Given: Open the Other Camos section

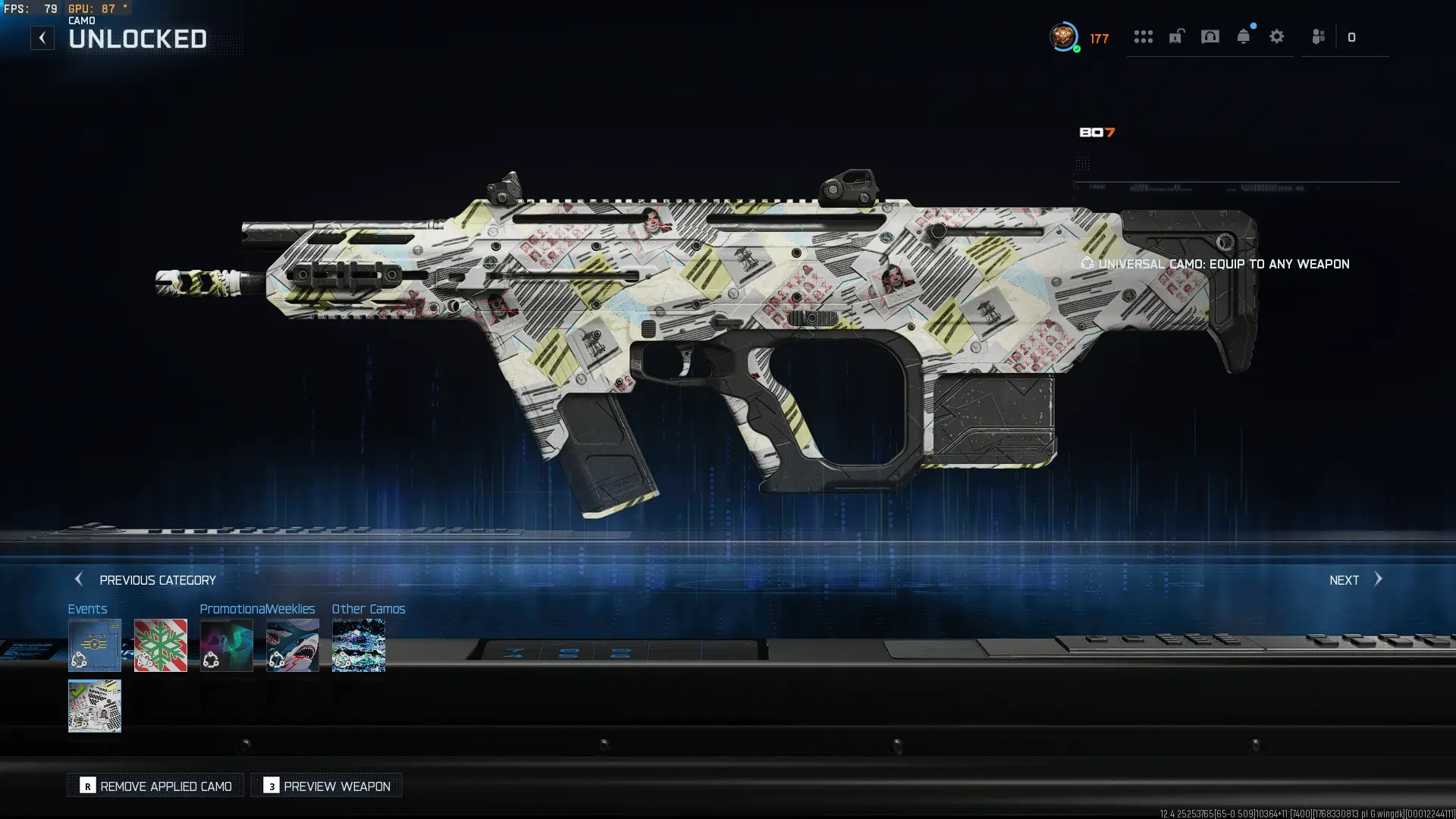Looking at the screenshot, I should point(358,645).
